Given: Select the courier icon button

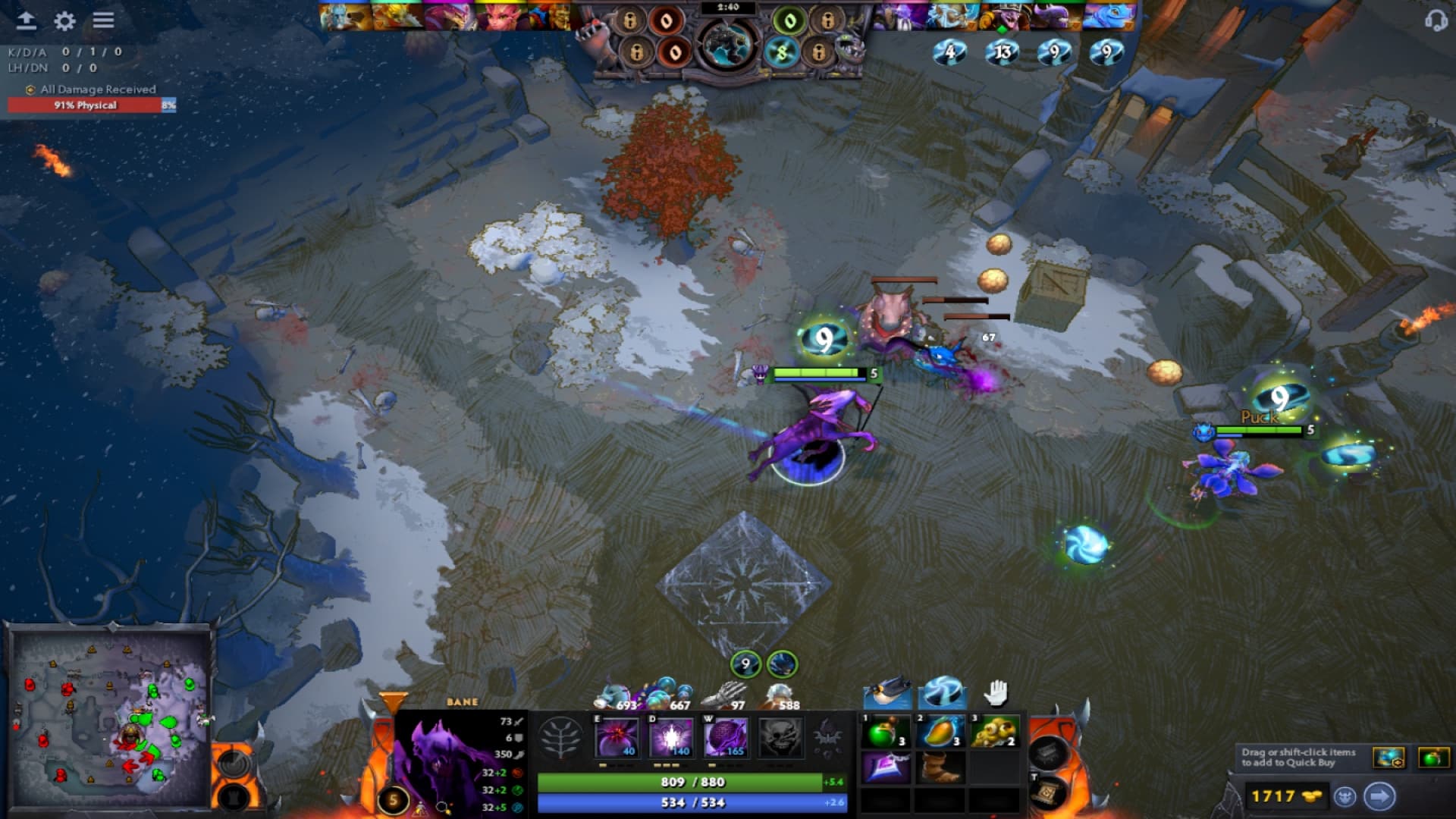Looking at the screenshot, I should click(1345, 796).
